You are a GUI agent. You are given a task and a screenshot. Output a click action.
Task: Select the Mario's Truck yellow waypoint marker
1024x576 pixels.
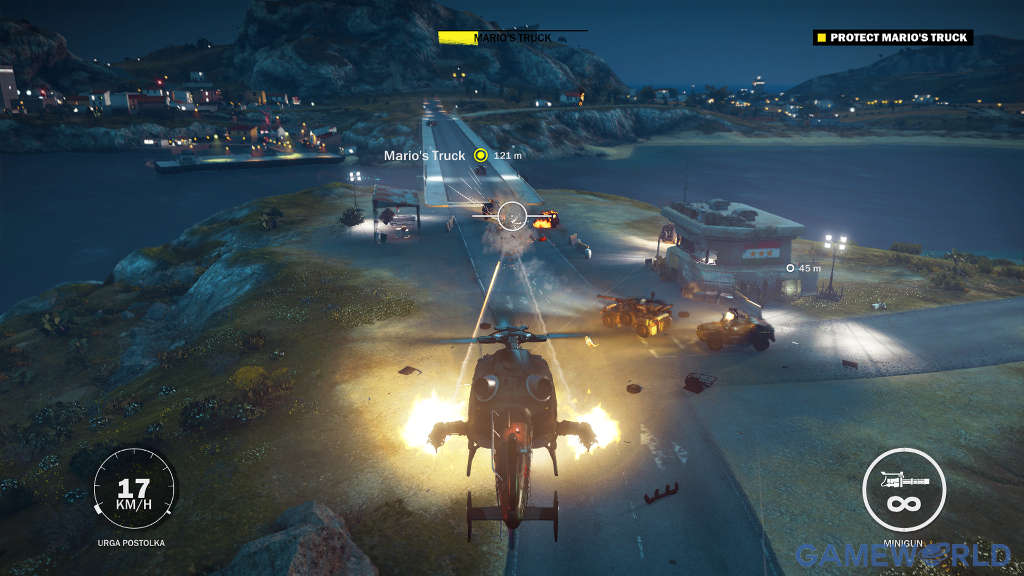(x=481, y=155)
